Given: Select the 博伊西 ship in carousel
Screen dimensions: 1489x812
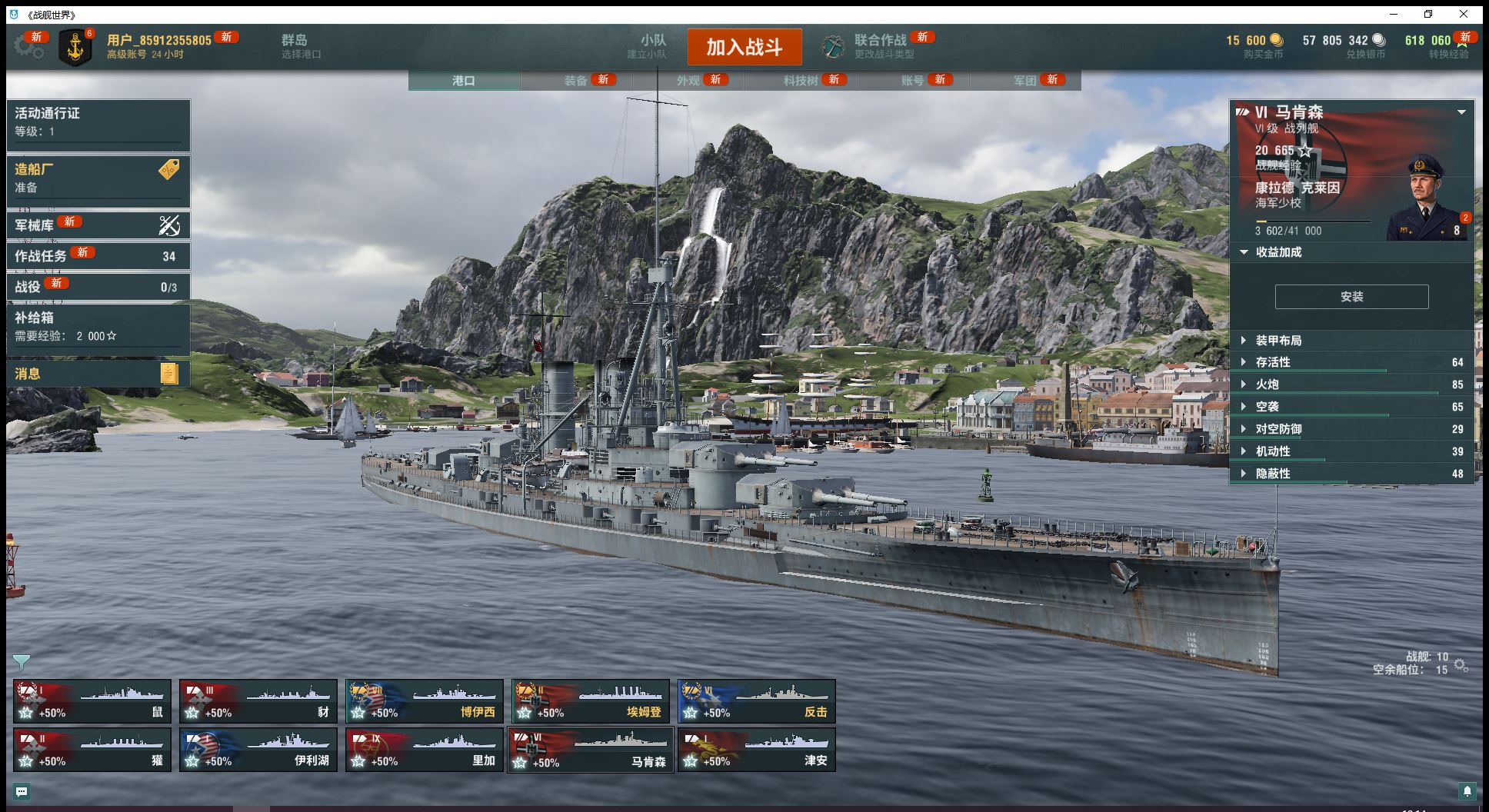Looking at the screenshot, I should click(425, 701).
